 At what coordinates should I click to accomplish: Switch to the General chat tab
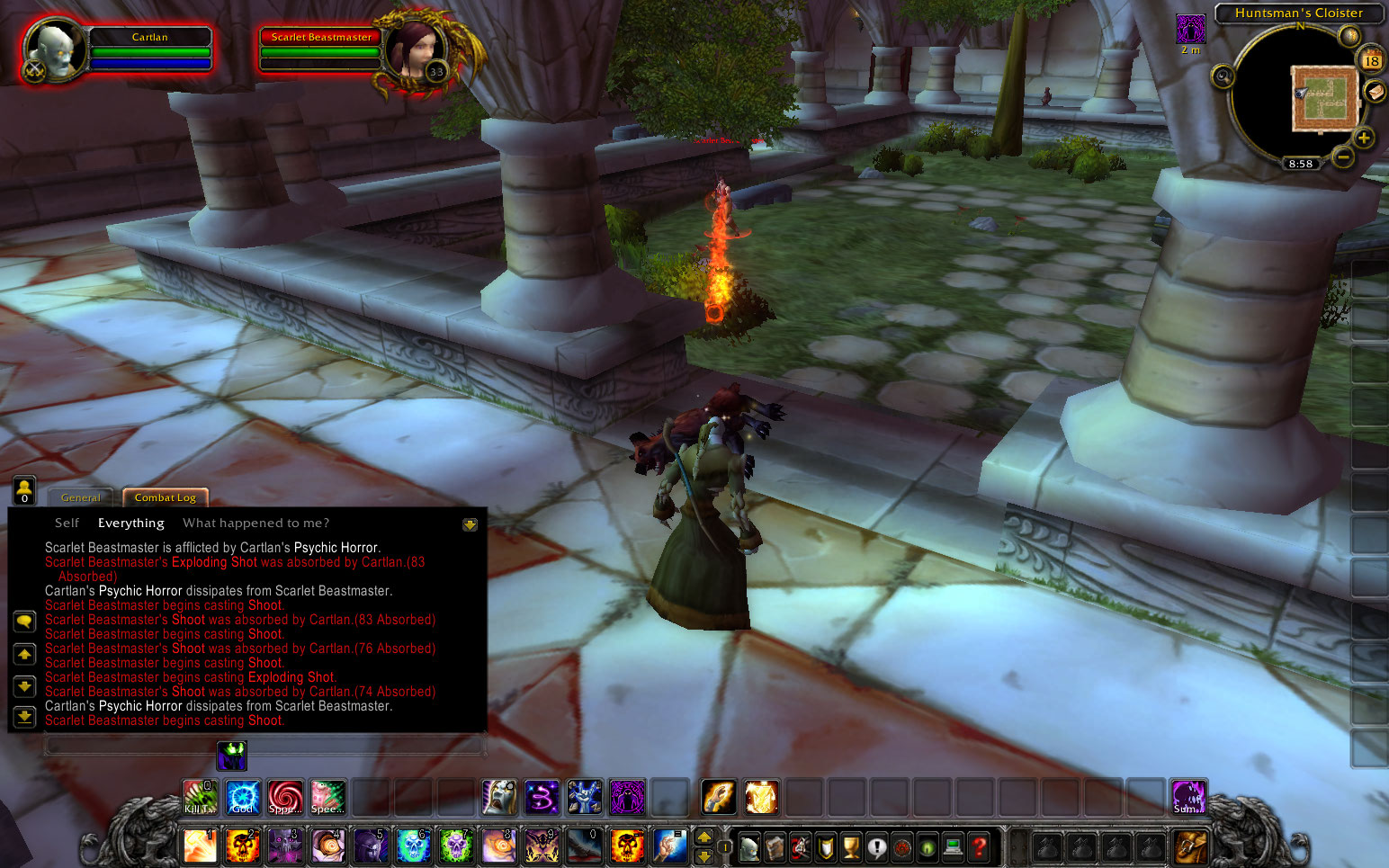point(81,497)
